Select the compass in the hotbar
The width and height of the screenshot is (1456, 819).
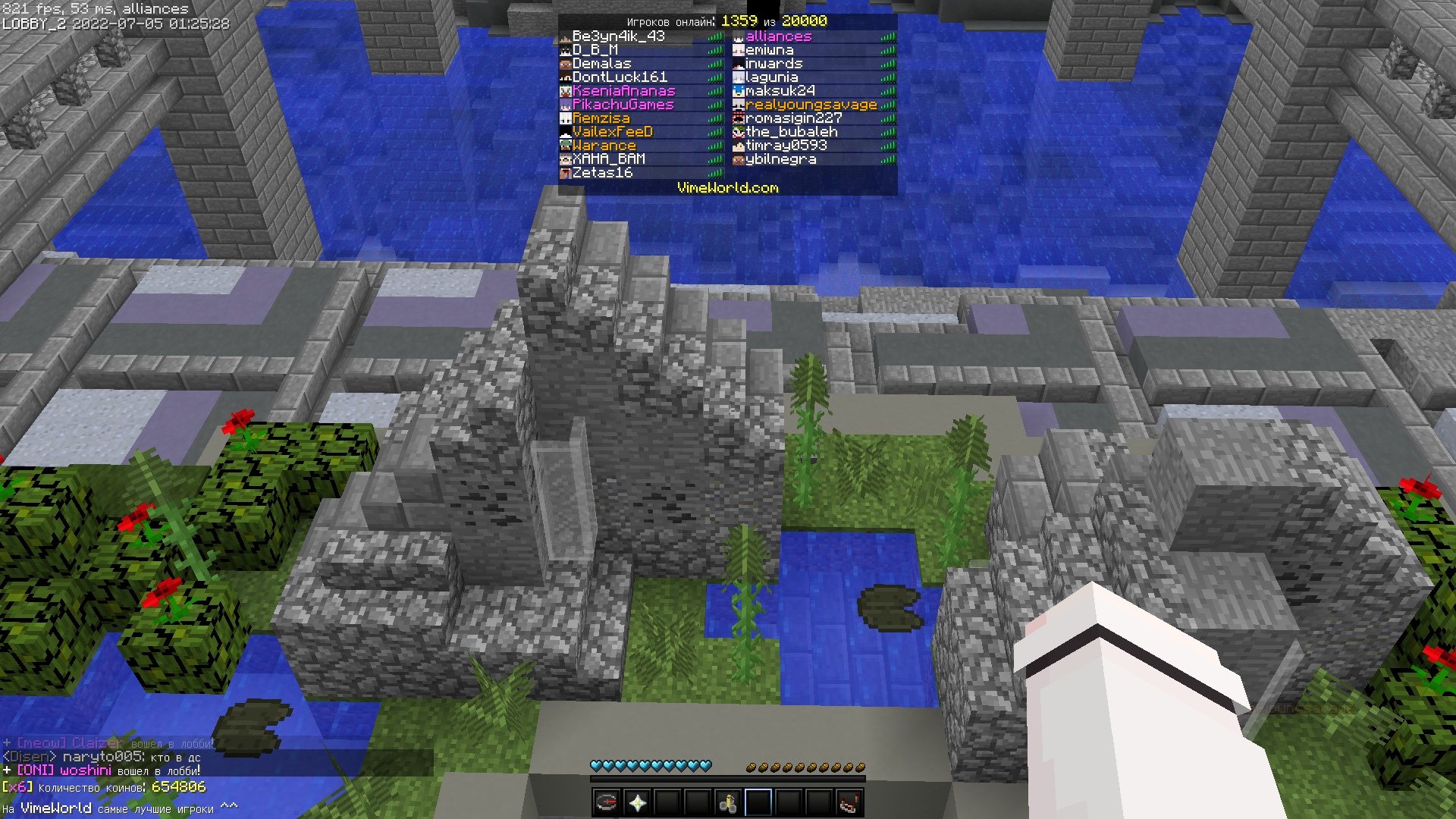pos(607,802)
